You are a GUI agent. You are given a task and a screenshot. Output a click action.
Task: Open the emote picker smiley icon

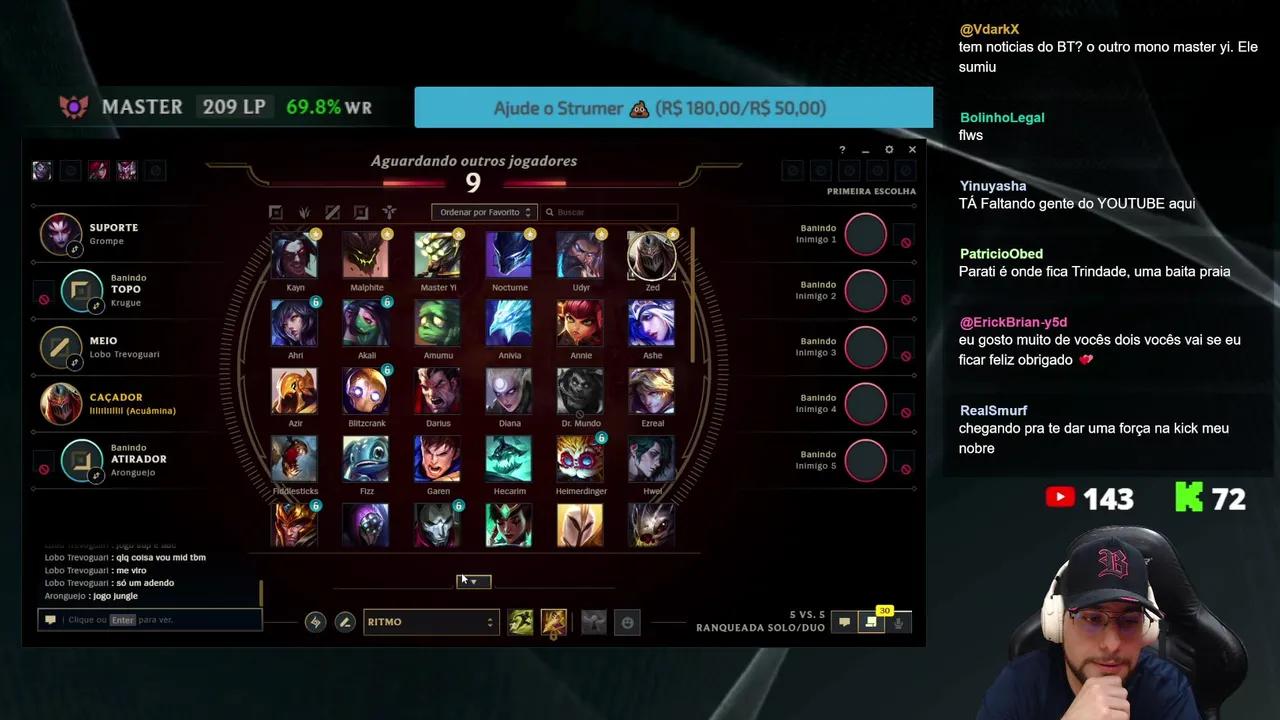point(627,621)
